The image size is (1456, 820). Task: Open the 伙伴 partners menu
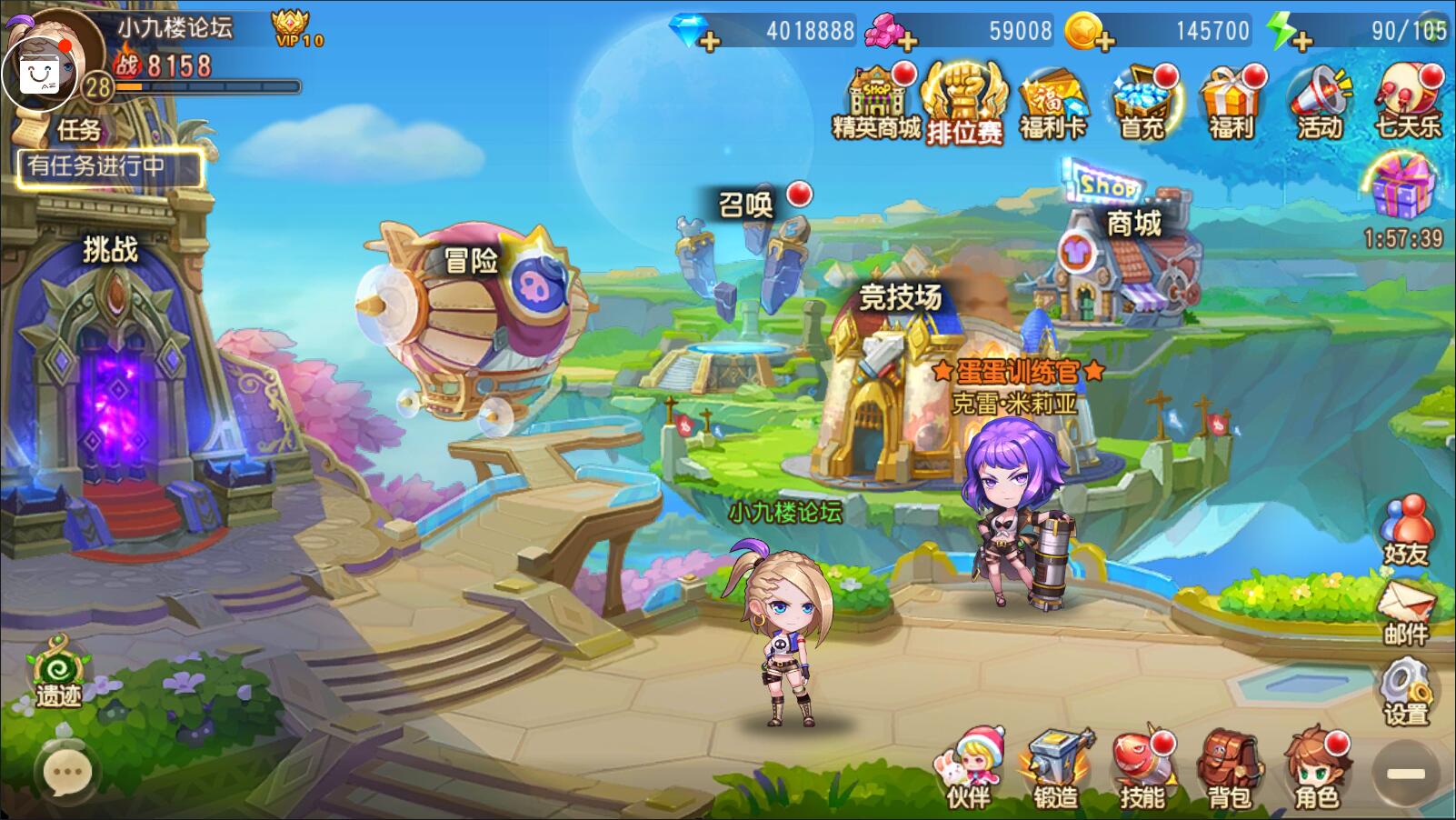[969, 769]
